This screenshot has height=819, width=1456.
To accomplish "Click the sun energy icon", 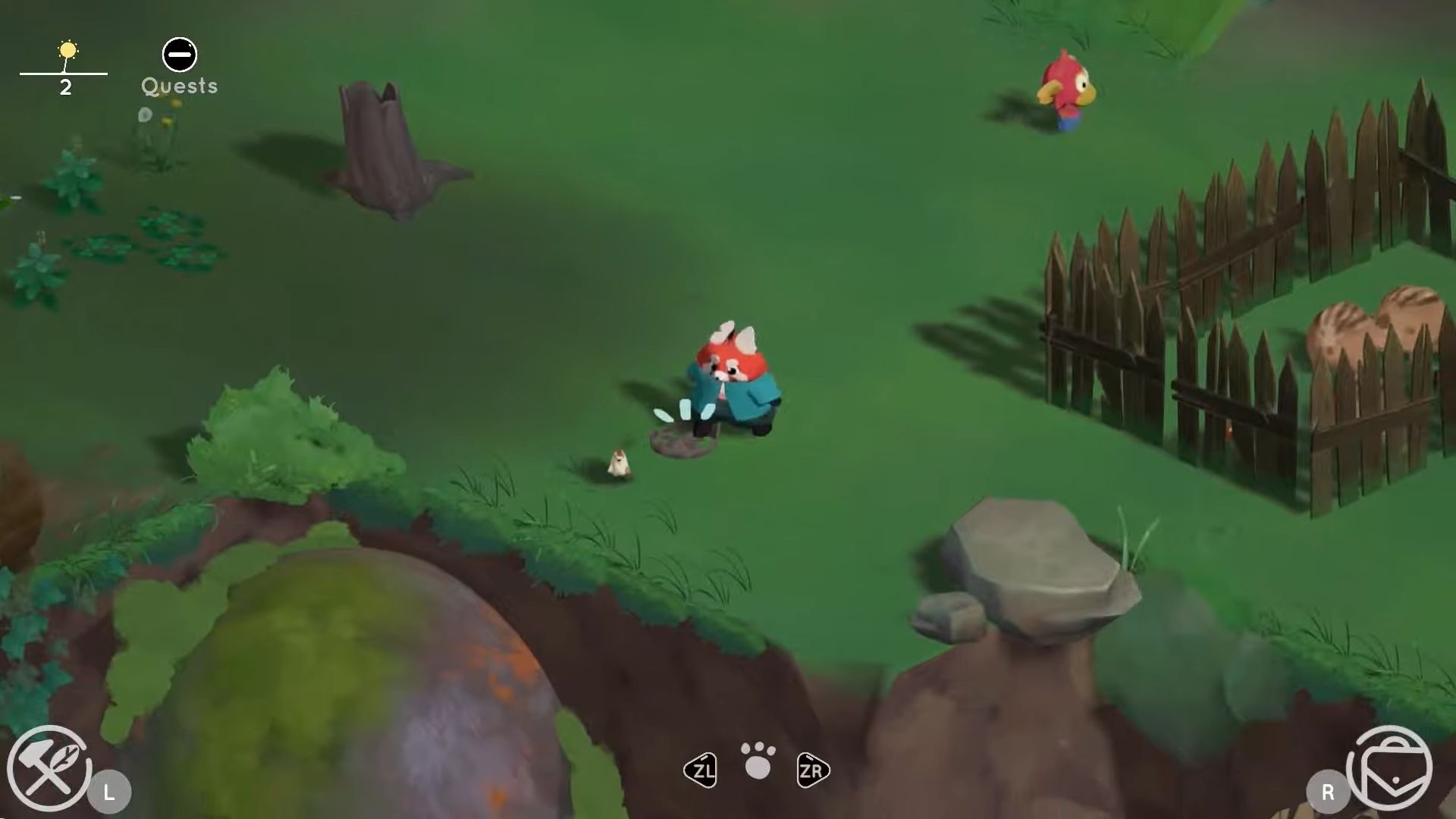I will [68, 49].
